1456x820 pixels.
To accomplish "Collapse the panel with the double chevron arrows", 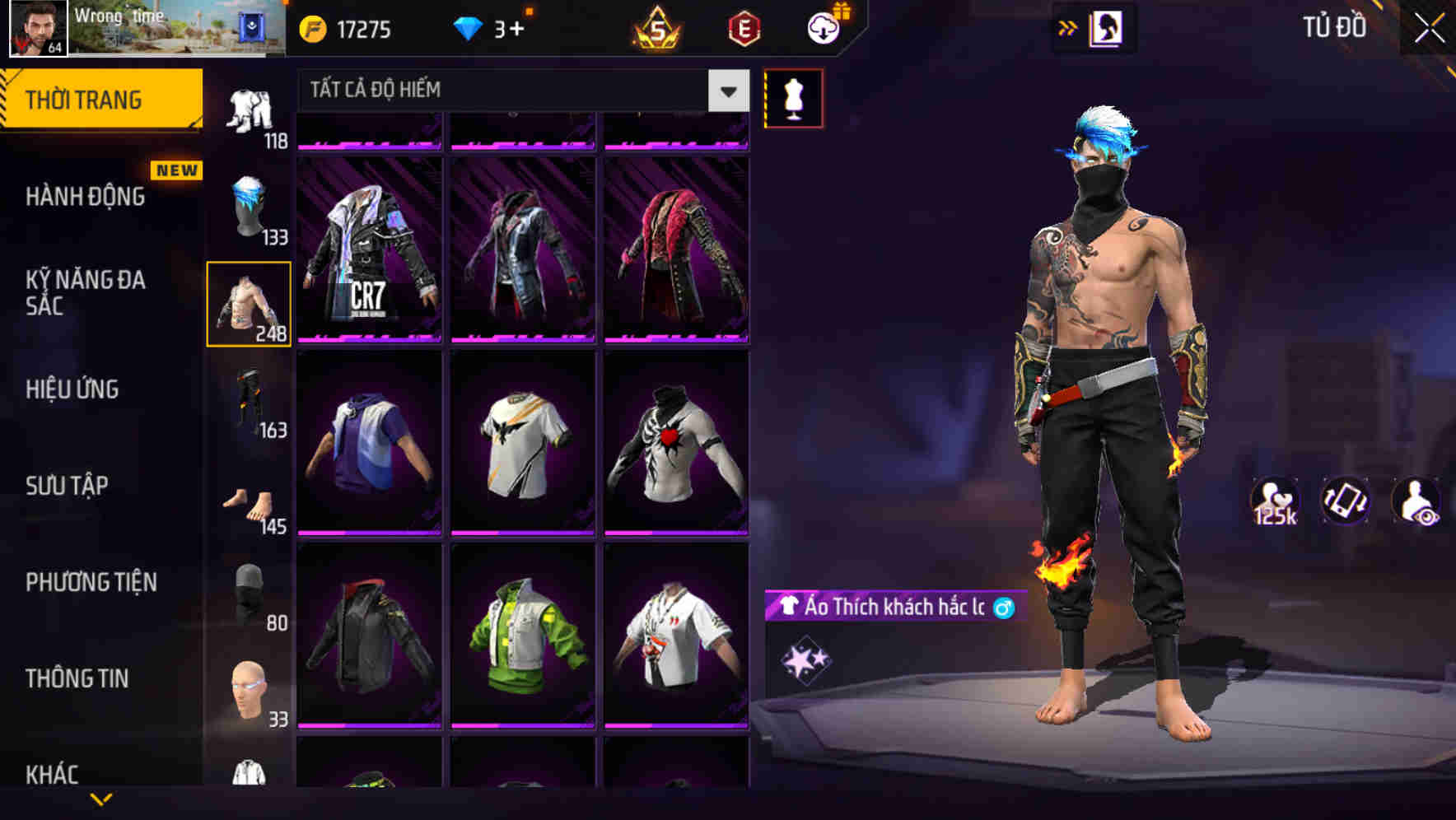I will point(1068,27).
